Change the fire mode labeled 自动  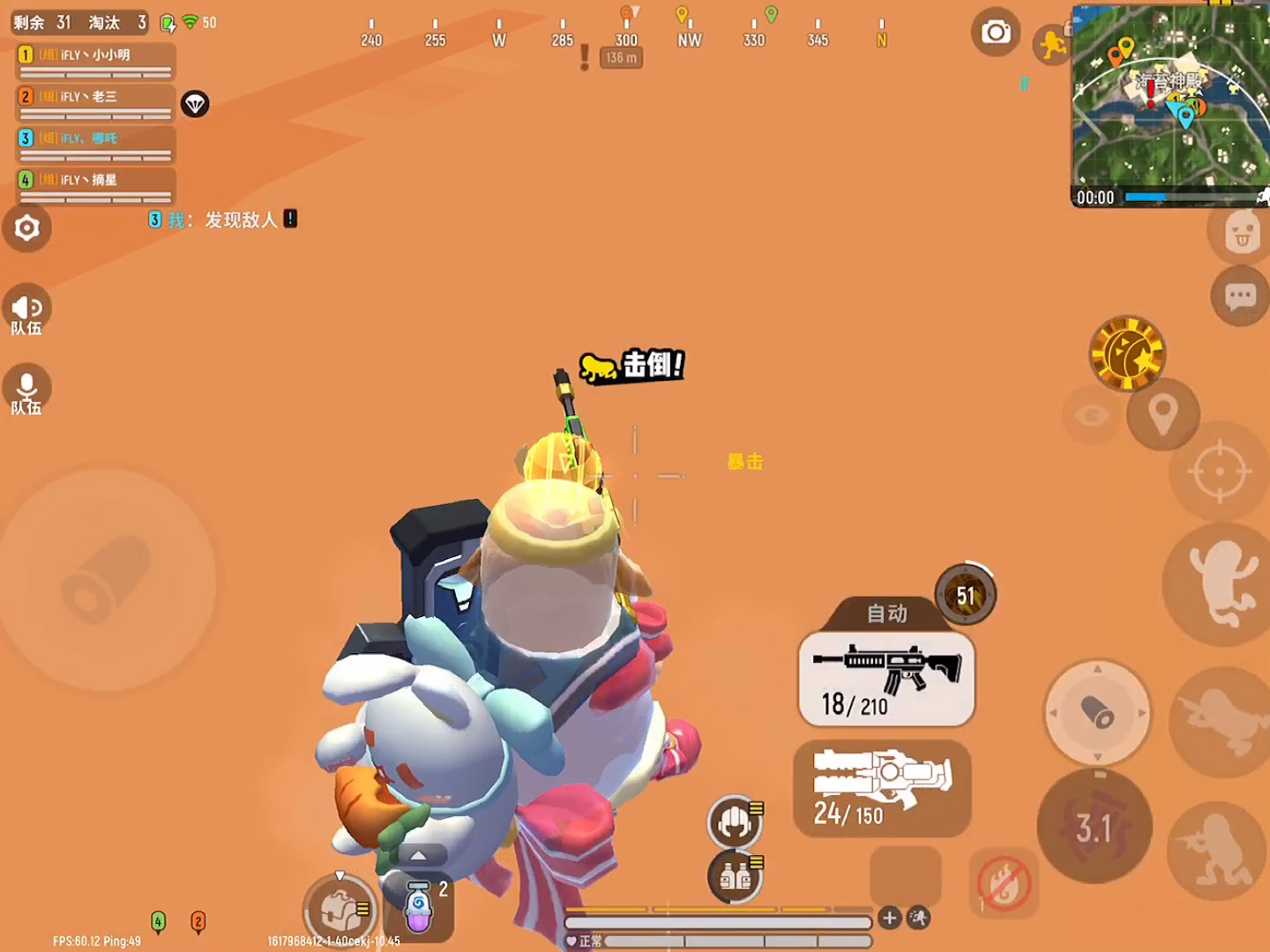(x=886, y=614)
